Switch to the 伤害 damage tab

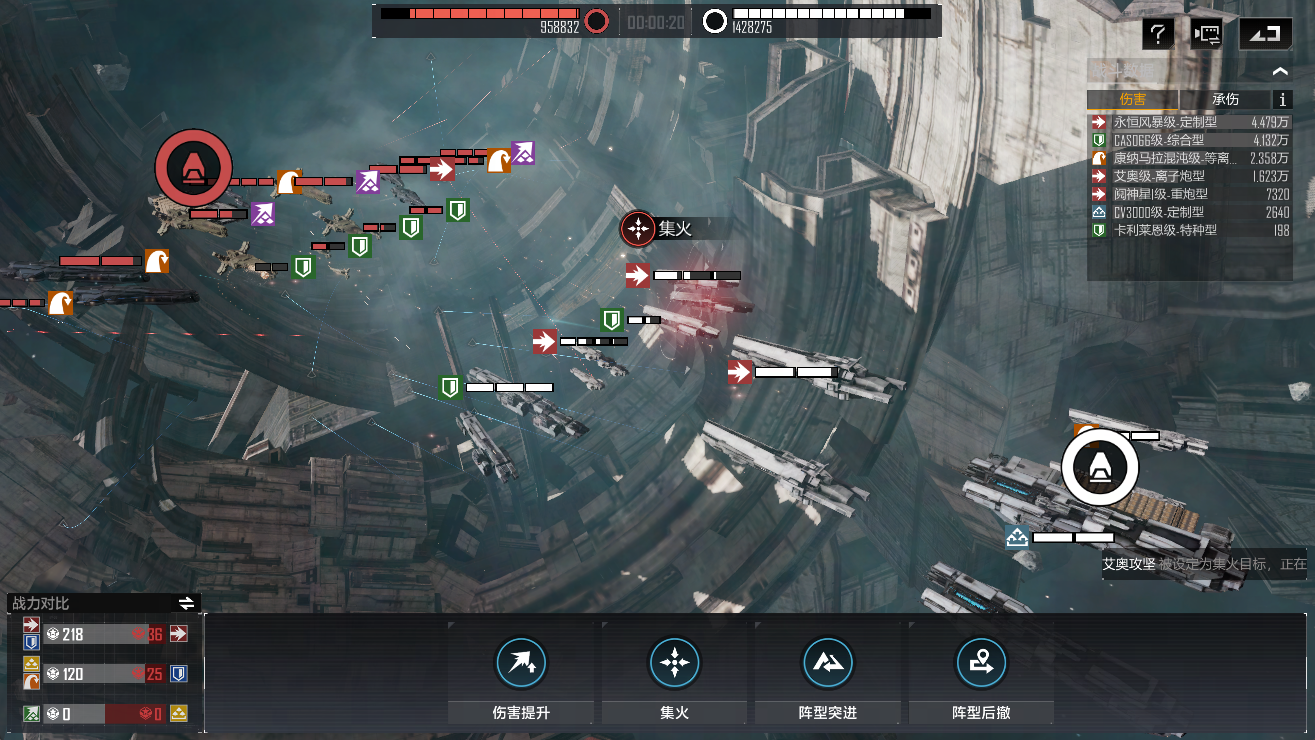pos(1133,99)
